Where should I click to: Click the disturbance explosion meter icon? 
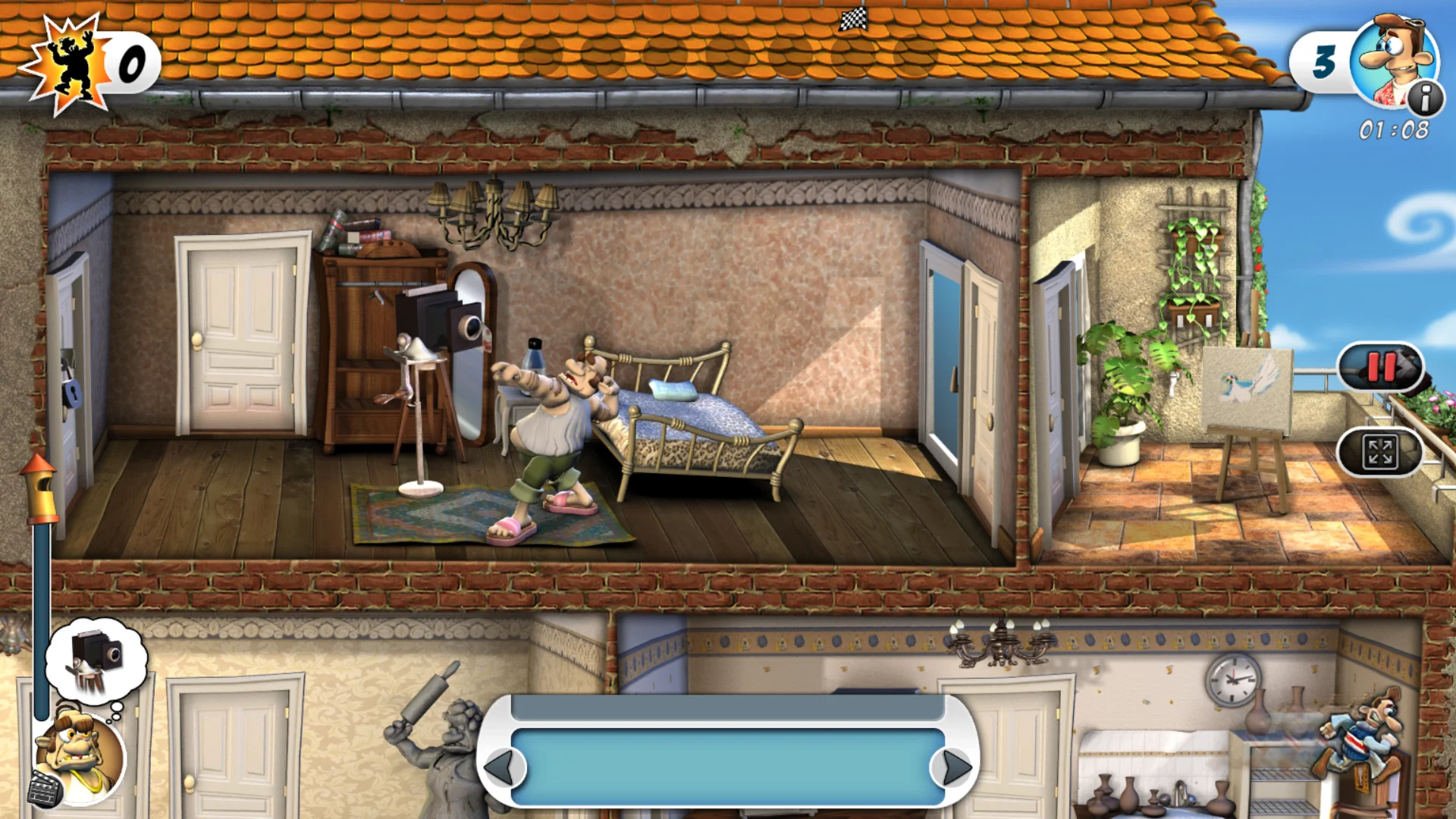pyautogui.click(x=72, y=61)
